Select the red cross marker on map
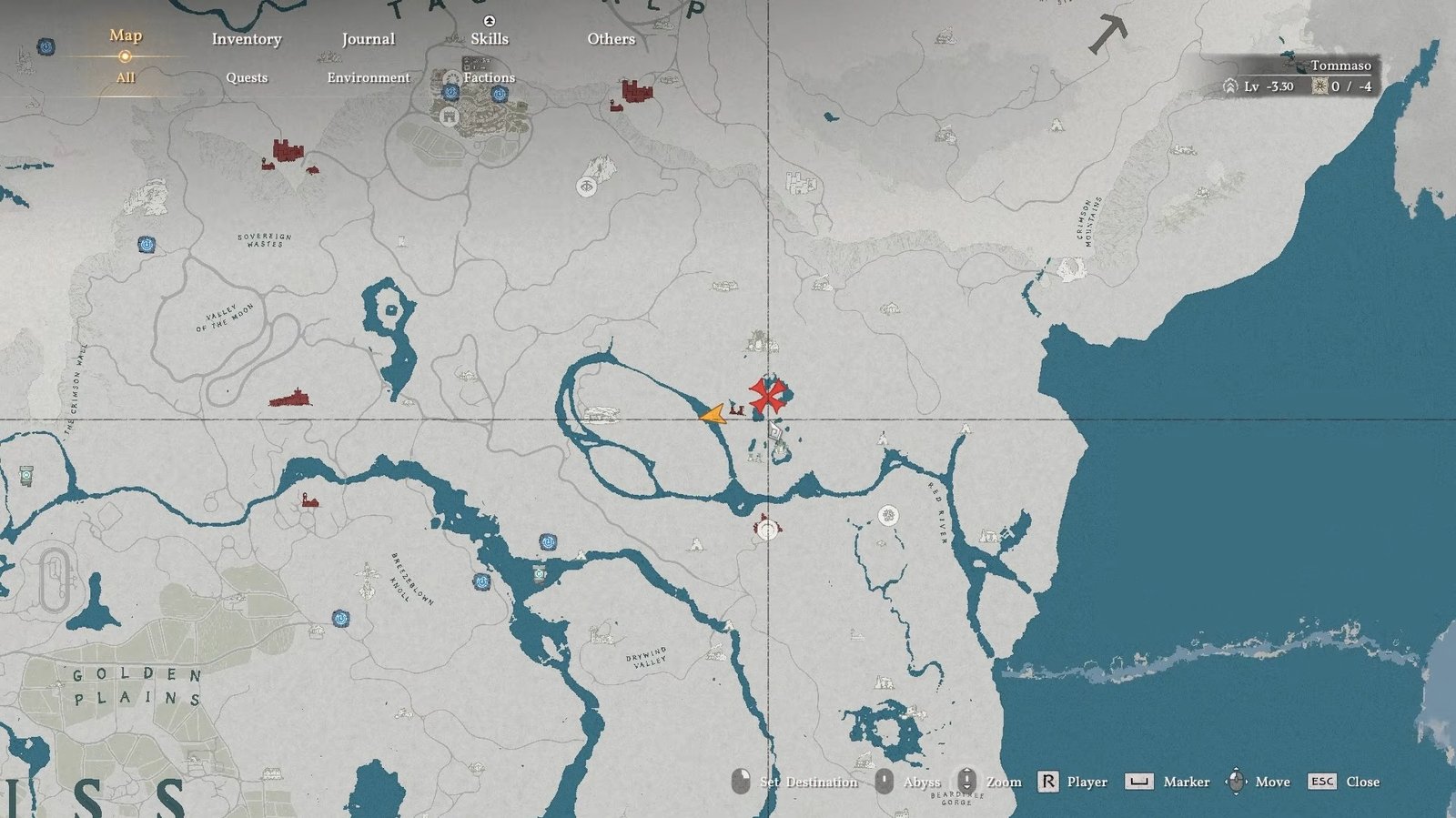 pyautogui.click(x=767, y=396)
